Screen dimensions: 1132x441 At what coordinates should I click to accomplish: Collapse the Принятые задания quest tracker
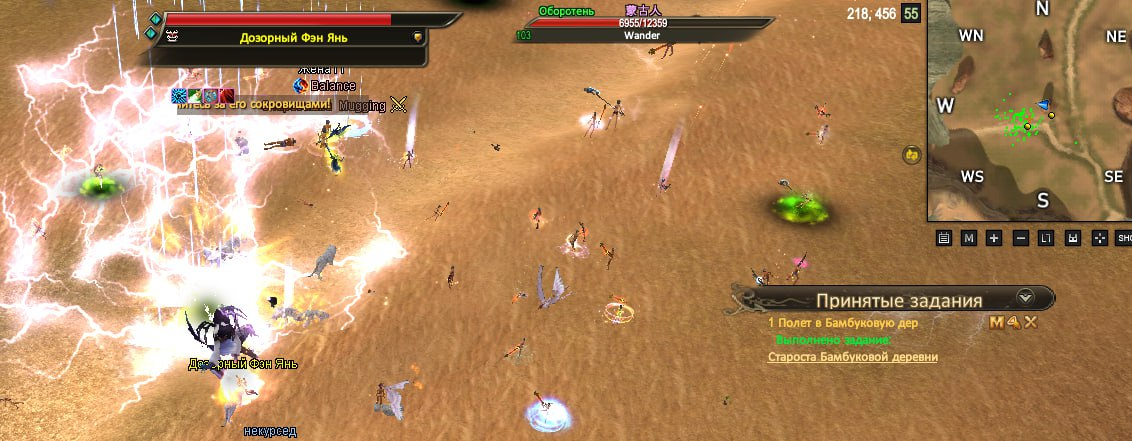click(x=1024, y=298)
